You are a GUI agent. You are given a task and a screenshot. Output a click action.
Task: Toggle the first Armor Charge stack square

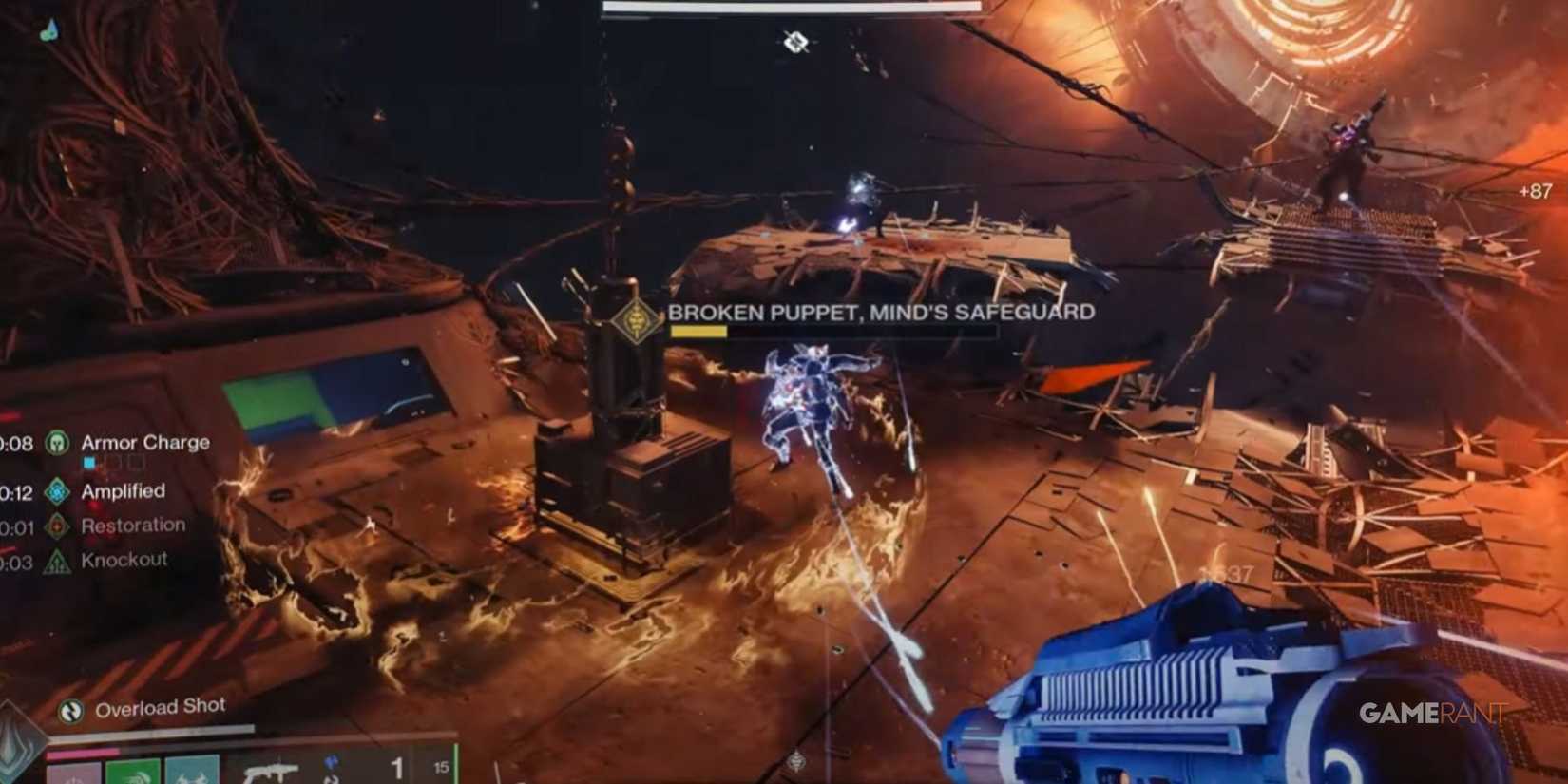point(88,462)
